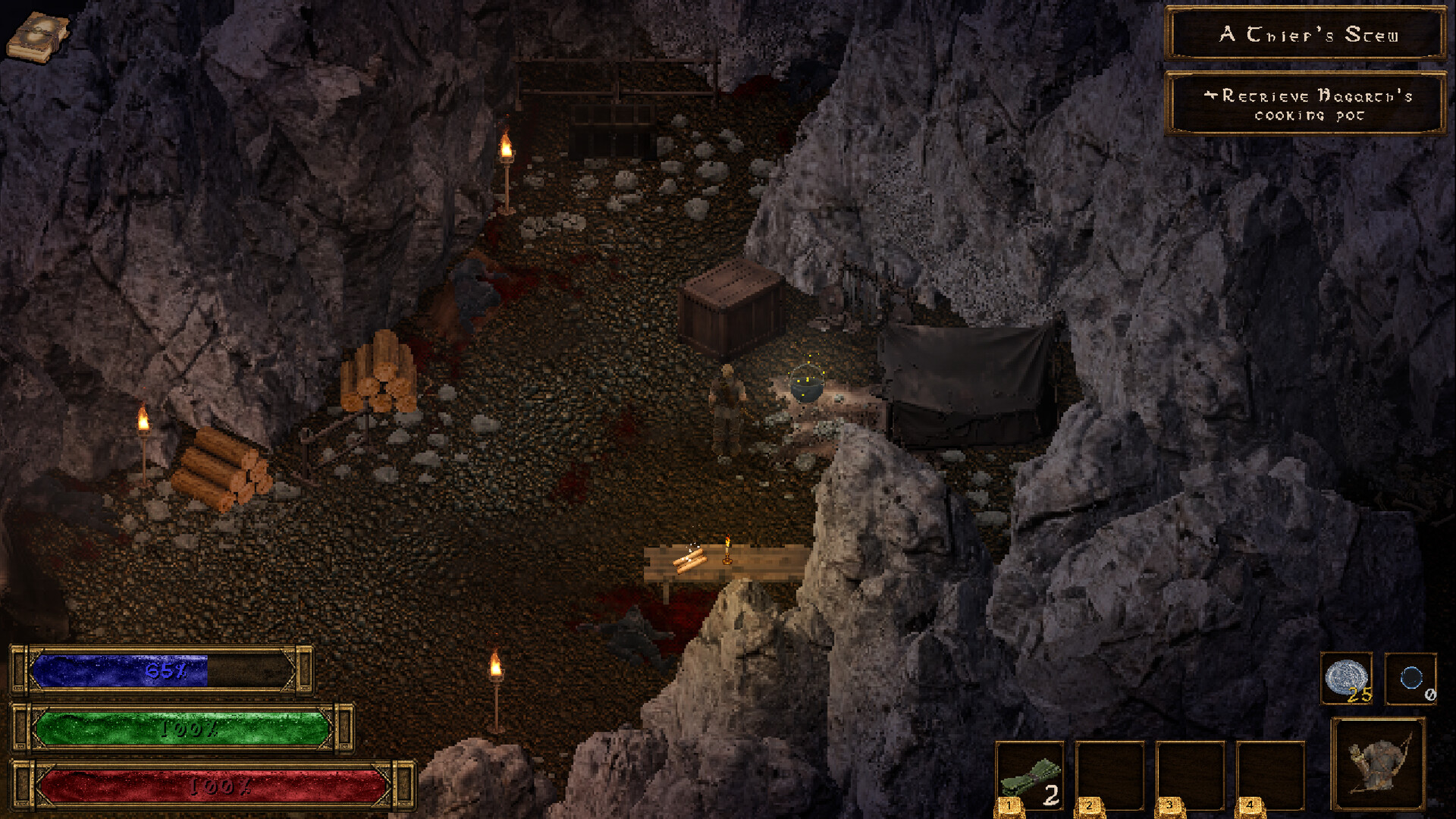The width and height of the screenshot is (1456, 819).
Task: Select the blue ring counter icon
Action: (x=1410, y=678)
